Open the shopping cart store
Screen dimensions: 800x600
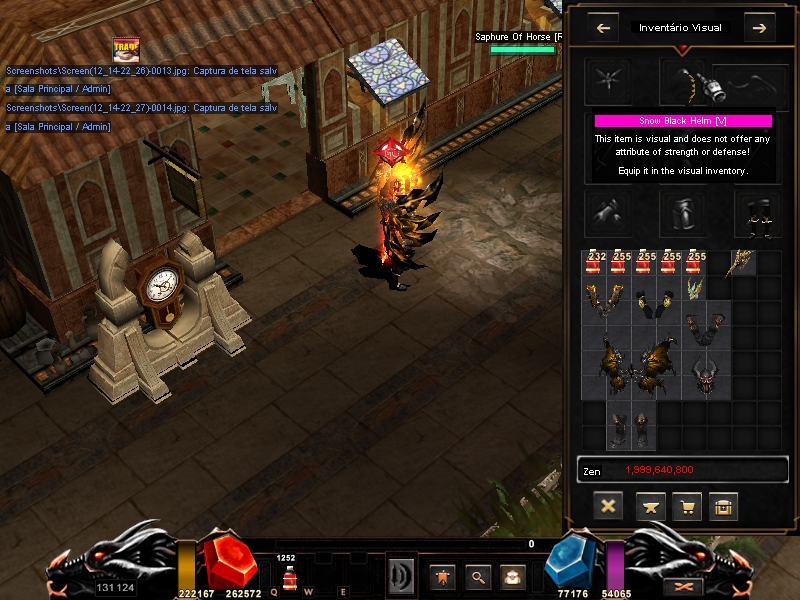(686, 506)
